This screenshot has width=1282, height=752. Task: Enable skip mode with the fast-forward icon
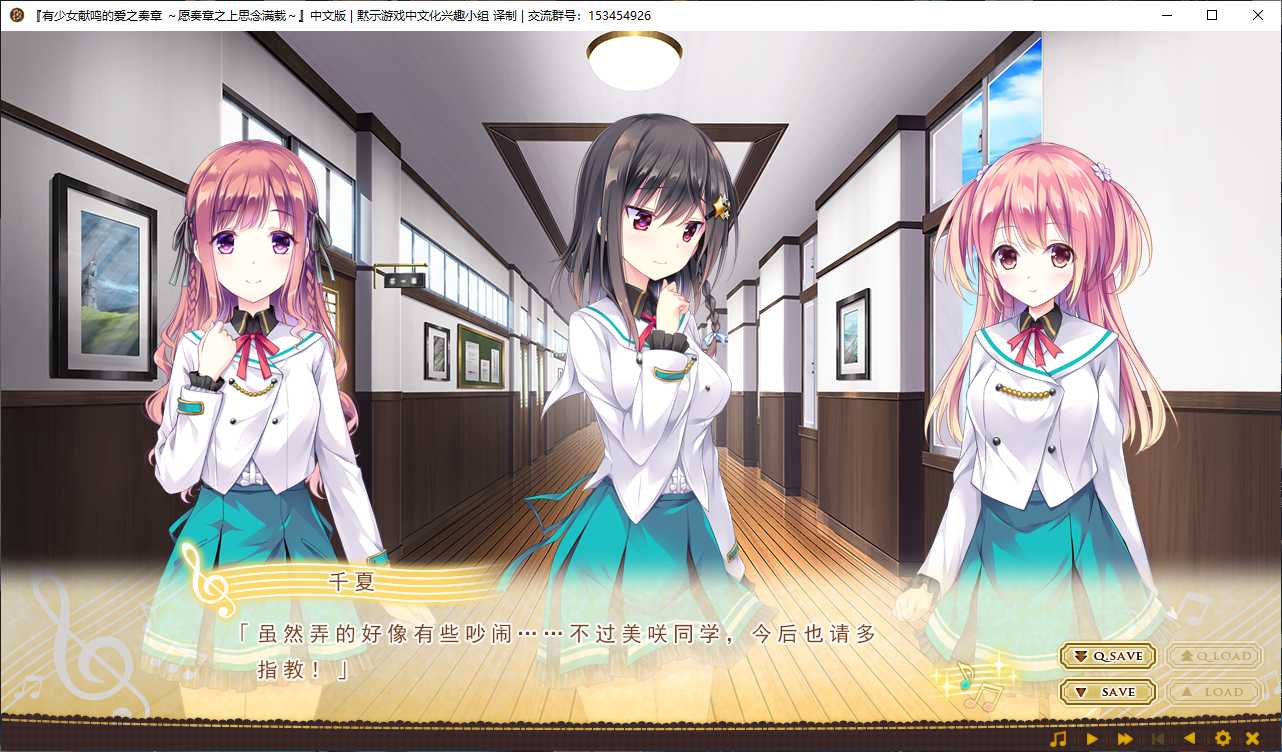(1124, 738)
